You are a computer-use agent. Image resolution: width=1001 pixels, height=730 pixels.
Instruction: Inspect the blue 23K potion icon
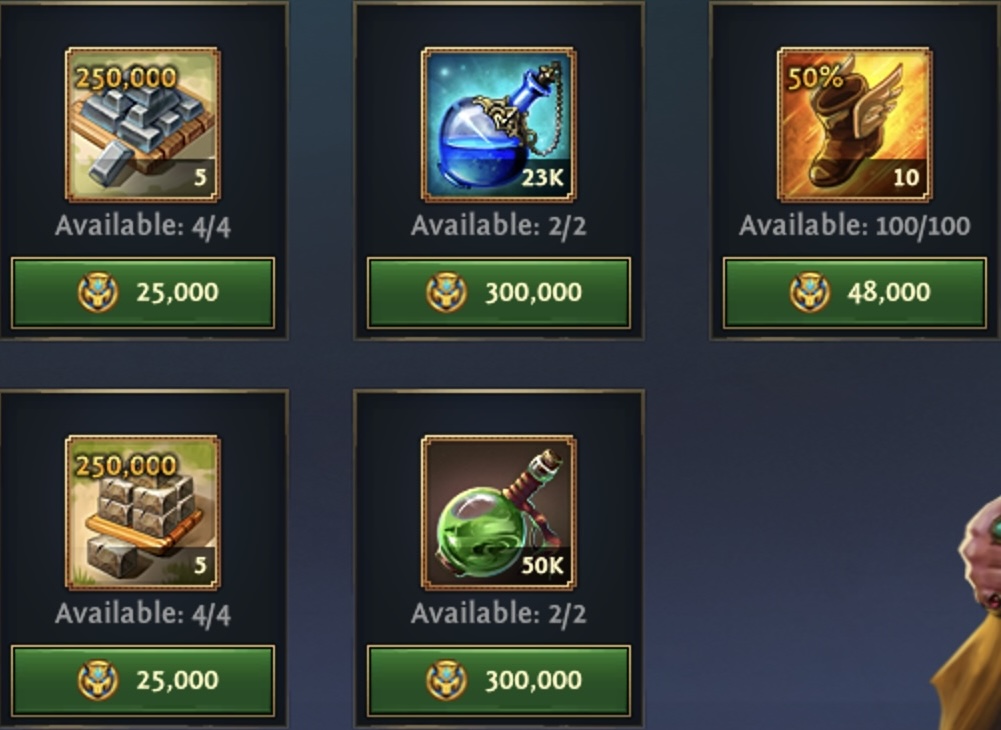click(x=499, y=124)
